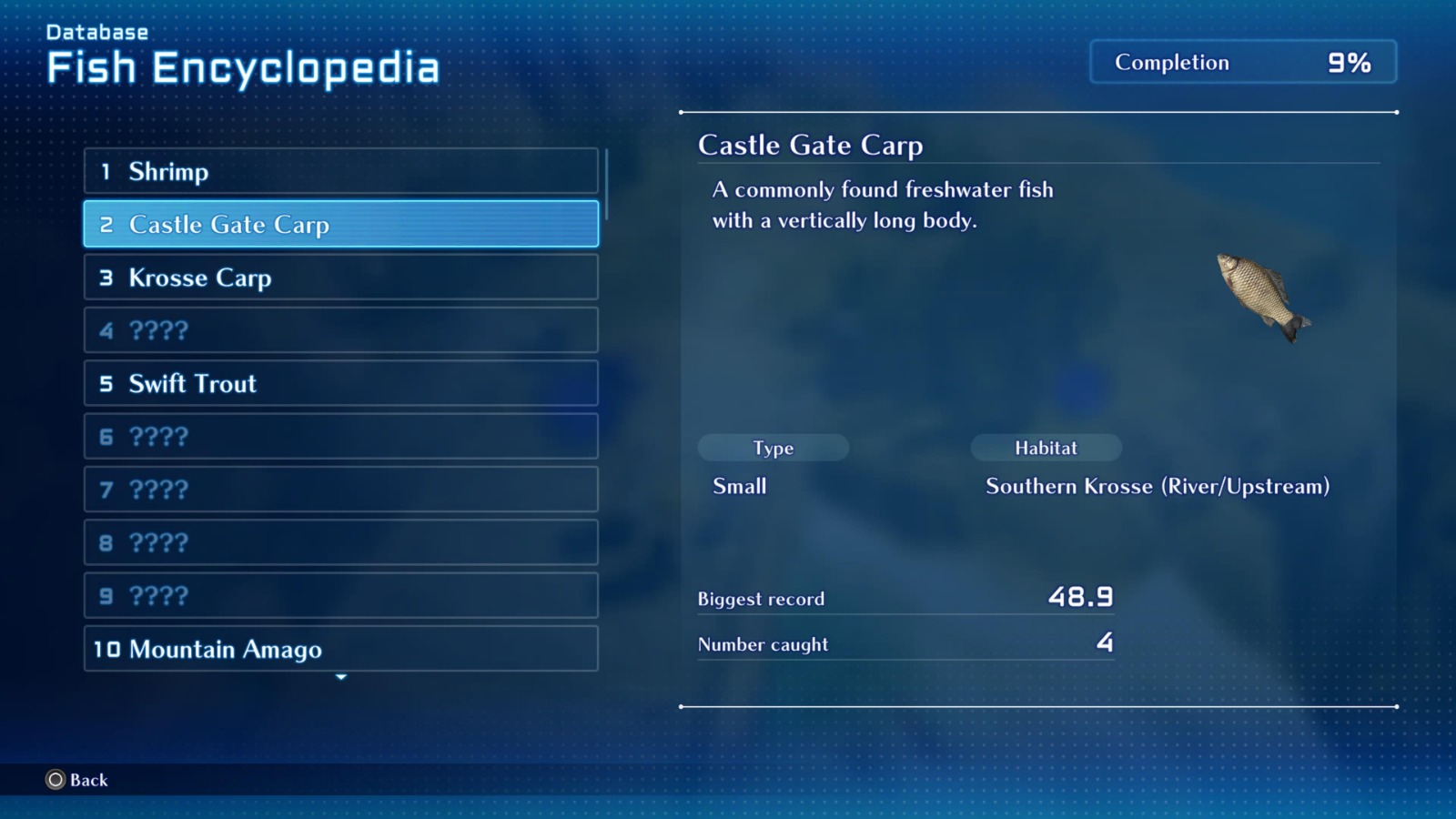Viewport: 1456px width, 819px height.
Task: Select entry 5 Swift Trout
Action: [340, 383]
